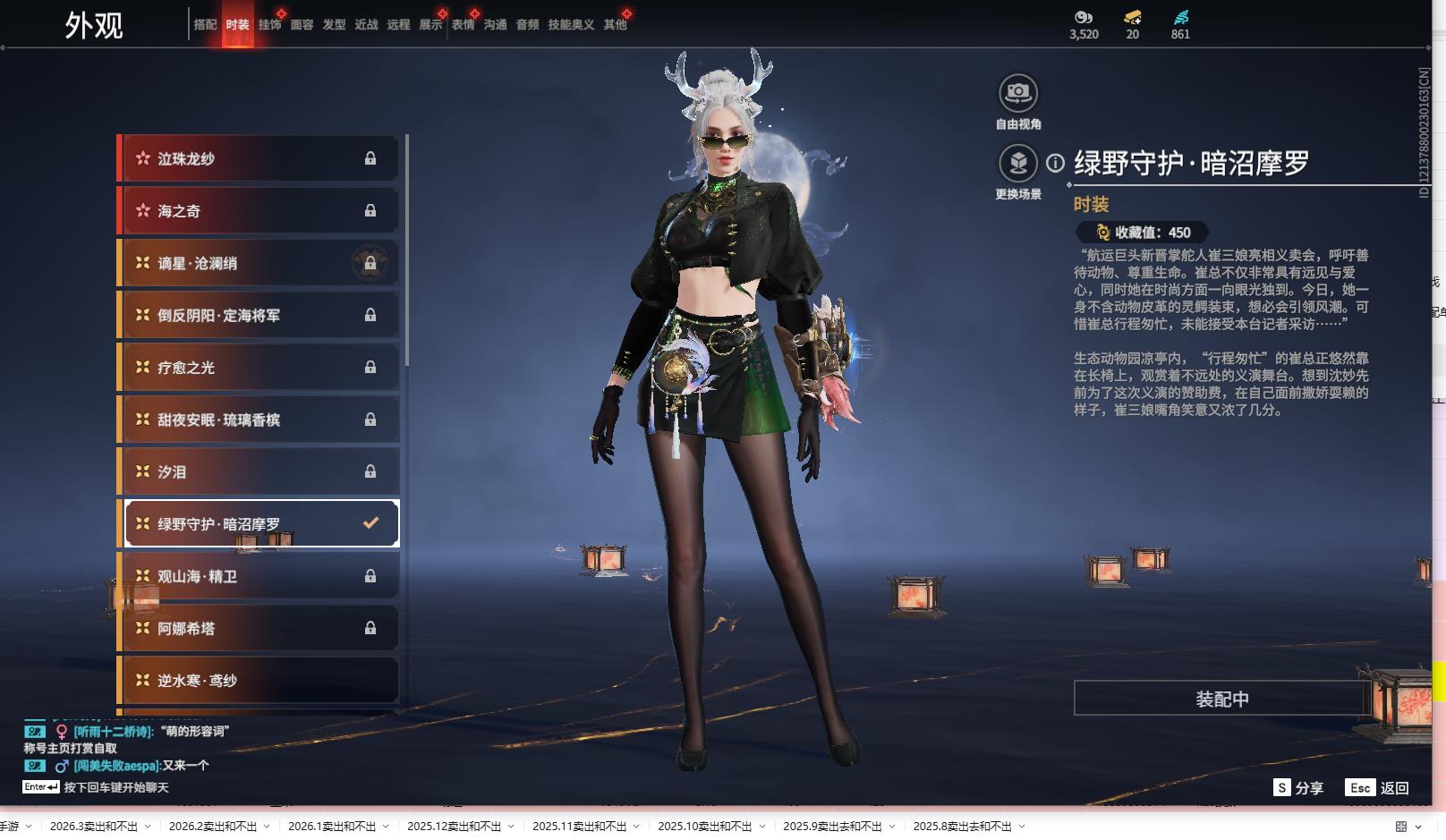Activate the 自由视角 free camera button

pyautogui.click(x=1017, y=93)
